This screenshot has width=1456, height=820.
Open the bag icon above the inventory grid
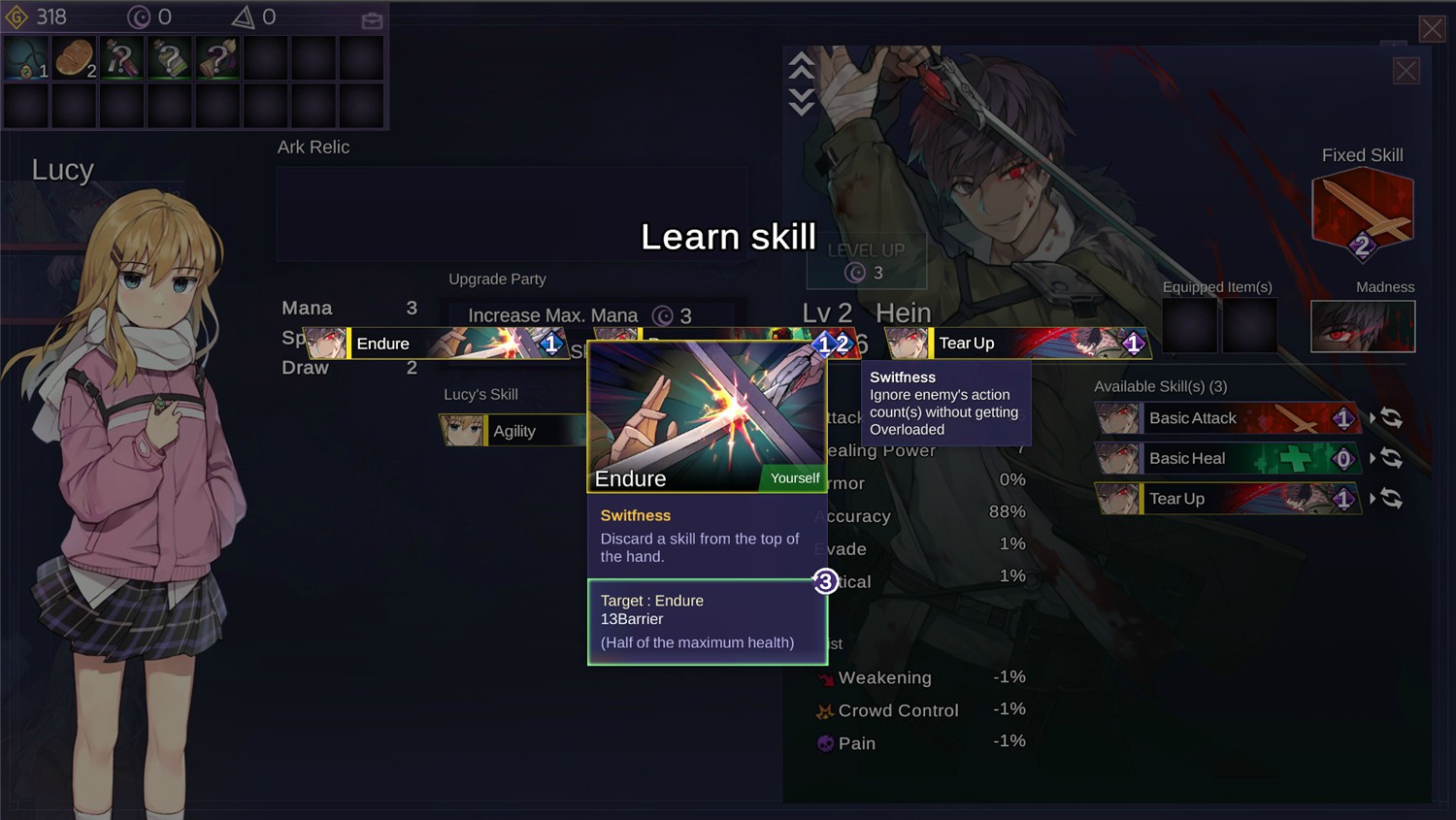tap(371, 19)
